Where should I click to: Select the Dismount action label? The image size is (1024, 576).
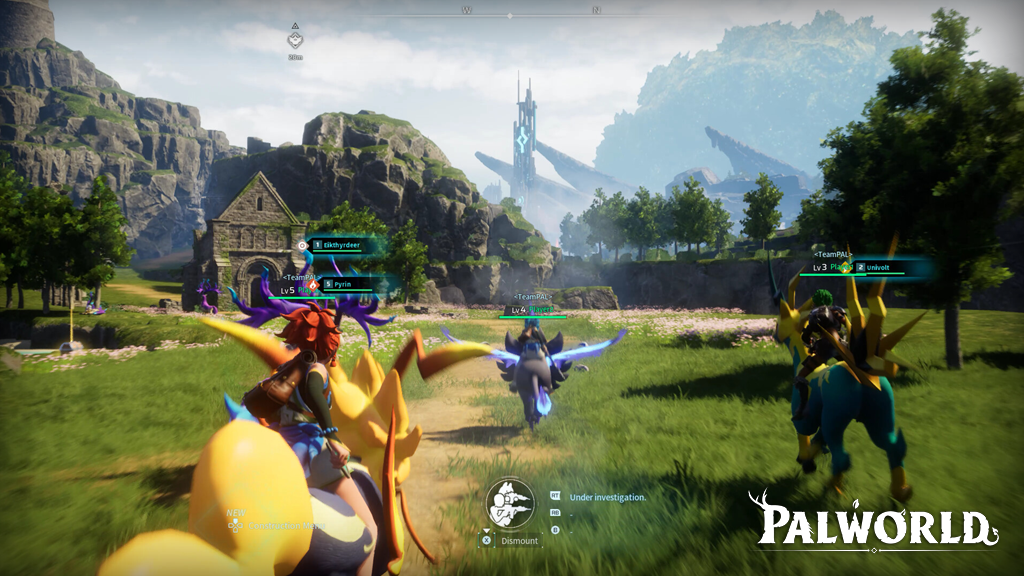(519, 541)
